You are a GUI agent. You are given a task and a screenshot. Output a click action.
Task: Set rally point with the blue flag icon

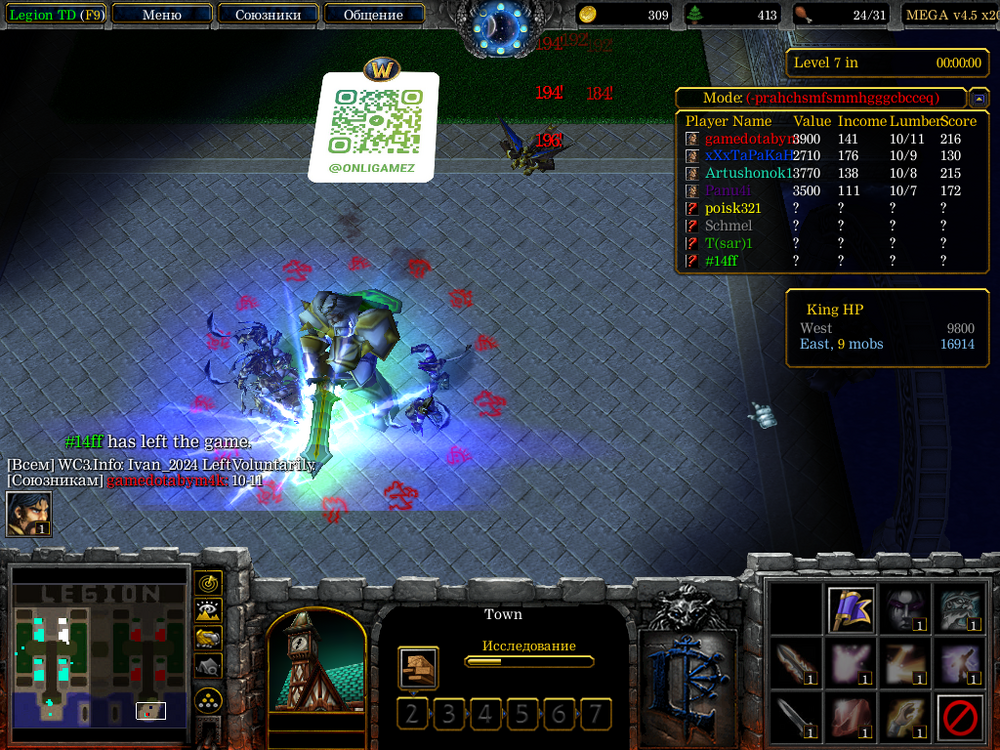852,609
